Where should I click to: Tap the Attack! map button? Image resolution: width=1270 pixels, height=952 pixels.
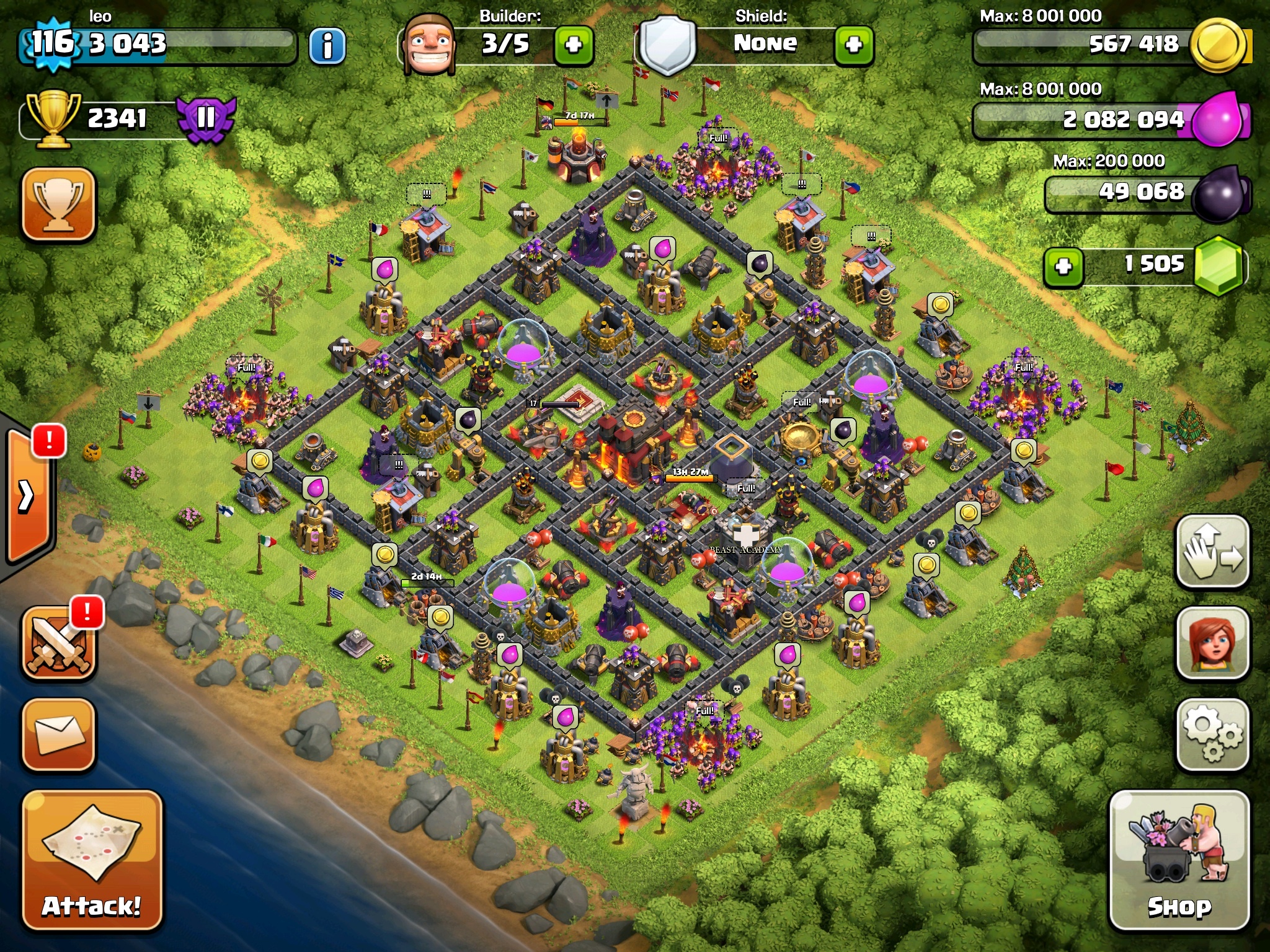click(x=92, y=860)
